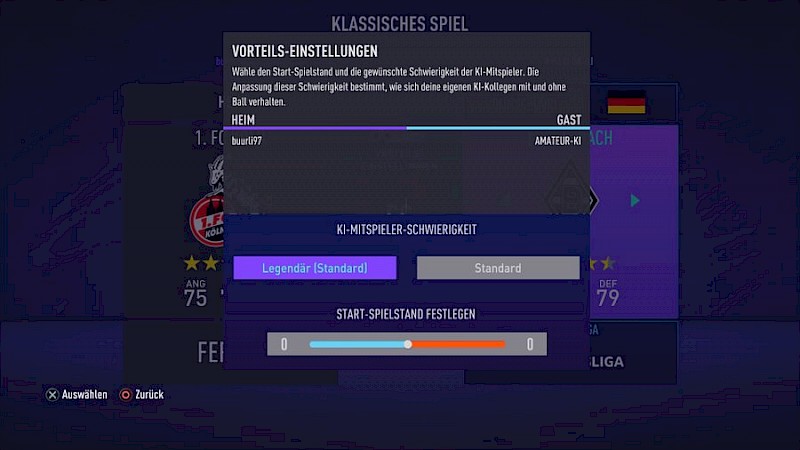800x450 pixels.
Task: Choose the Standard teammate difficulty button
Action: (498, 268)
